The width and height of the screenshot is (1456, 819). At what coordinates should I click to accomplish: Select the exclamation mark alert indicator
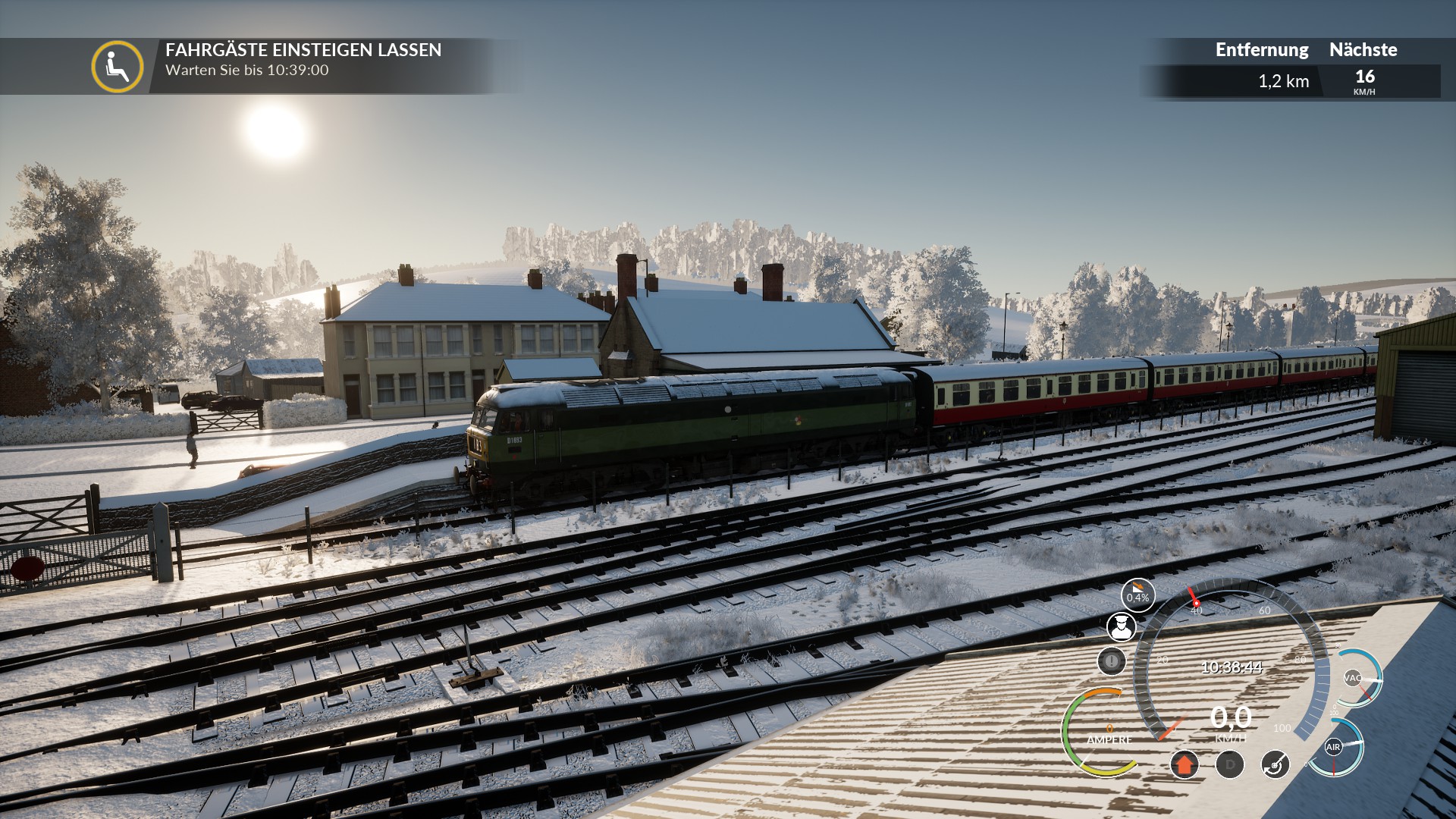pos(1111,661)
